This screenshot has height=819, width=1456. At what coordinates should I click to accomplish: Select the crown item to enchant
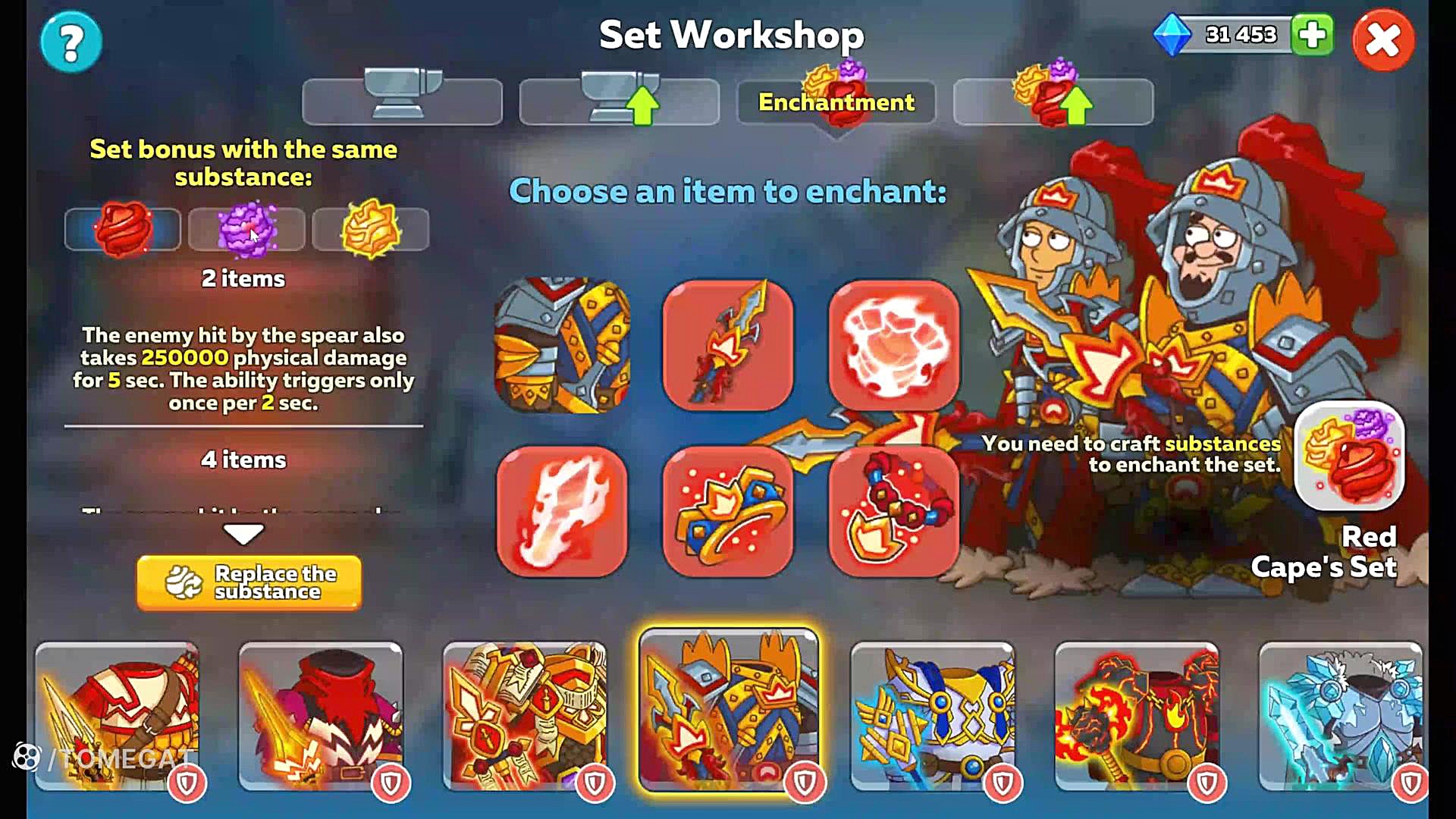[728, 511]
